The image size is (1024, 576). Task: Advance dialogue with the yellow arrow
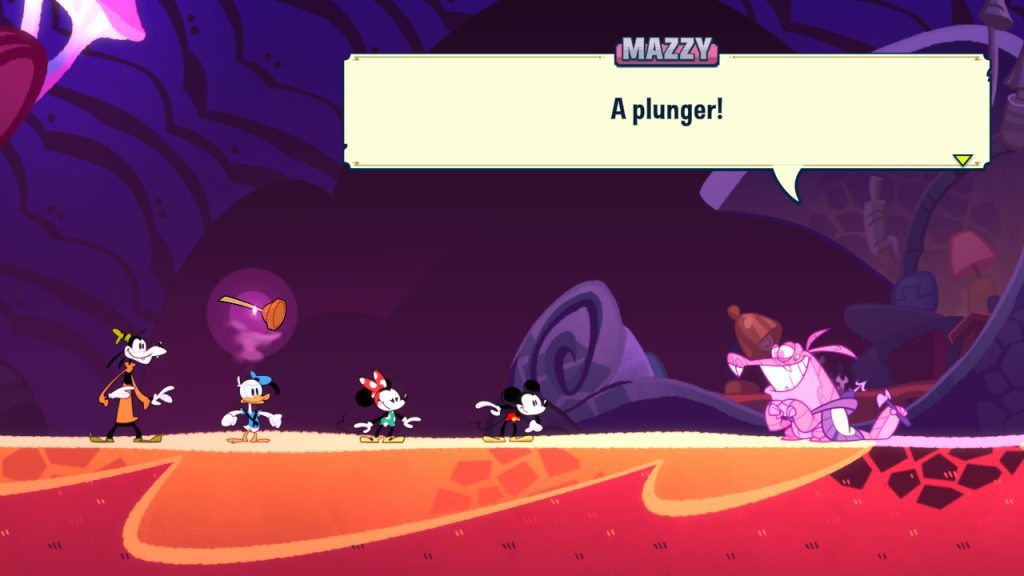tap(962, 159)
